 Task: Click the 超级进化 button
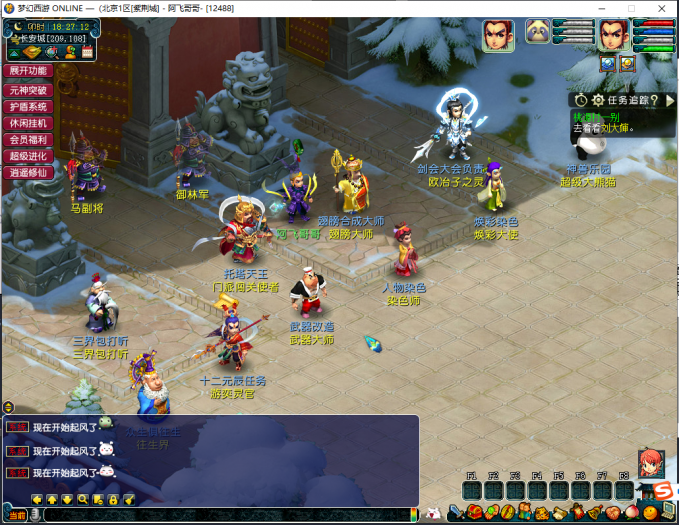(x=29, y=156)
